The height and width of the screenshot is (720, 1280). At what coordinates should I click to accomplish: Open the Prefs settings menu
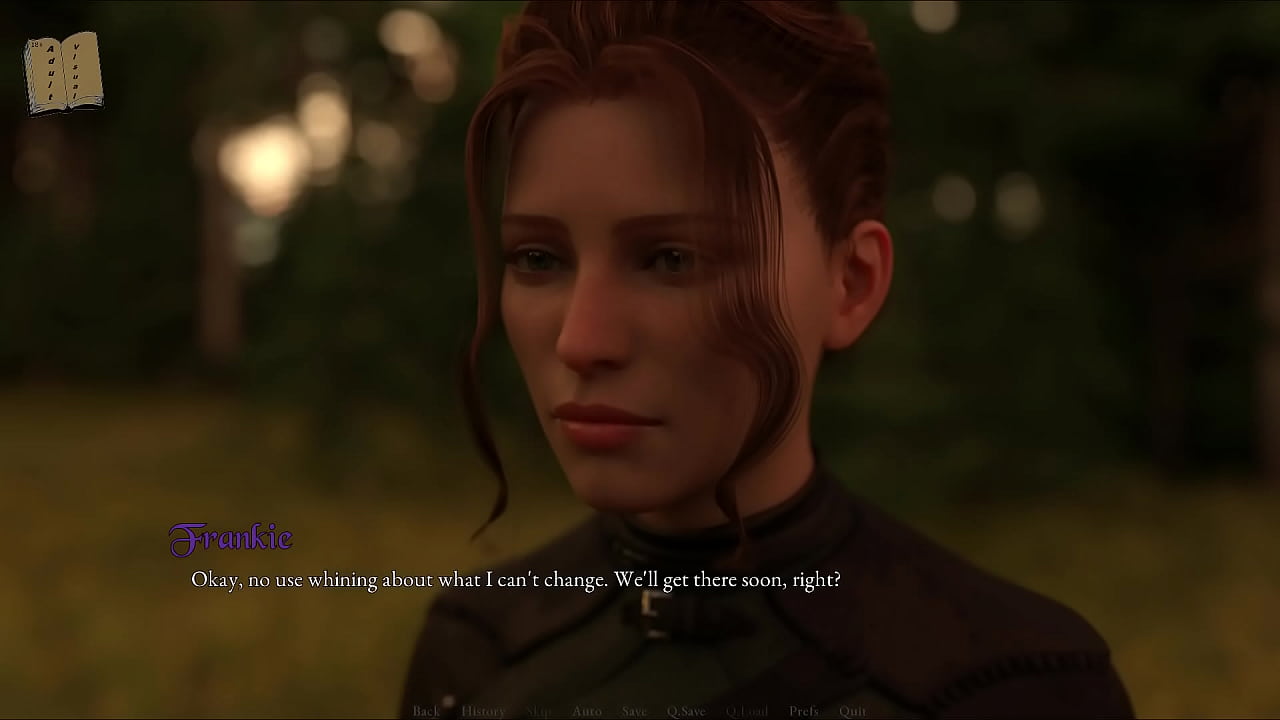(x=803, y=711)
